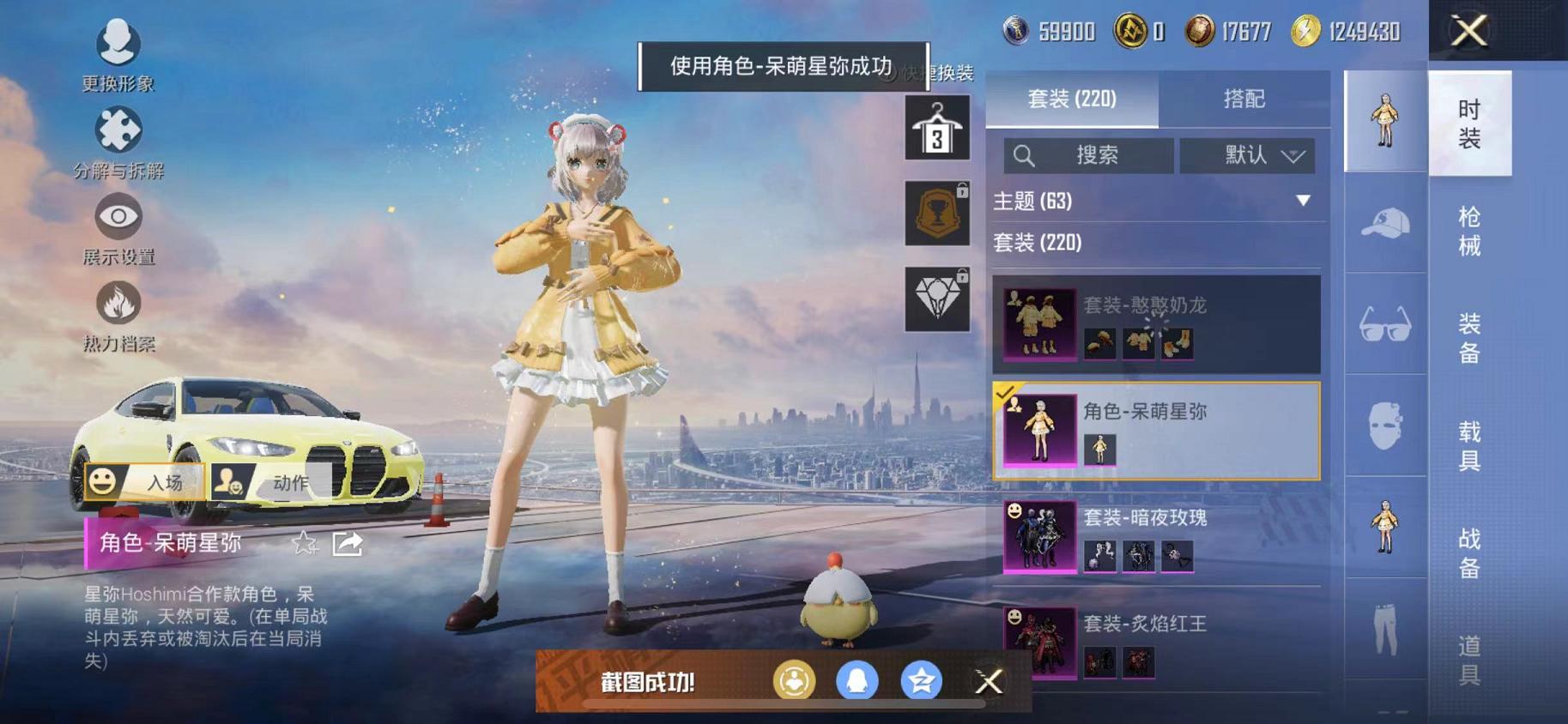Toggle the favorite star for 角色-呆萌星弥
1568x724 pixels.
point(302,543)
